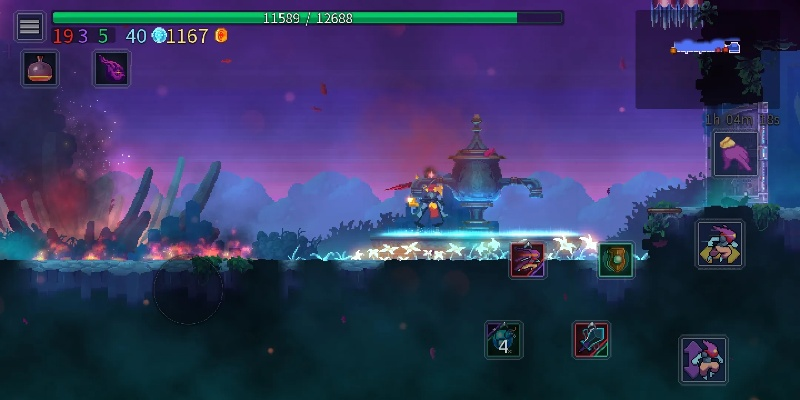Throw the grenade skill showing 4
This screenshot has width=800, height=400.
pos(503,340)
